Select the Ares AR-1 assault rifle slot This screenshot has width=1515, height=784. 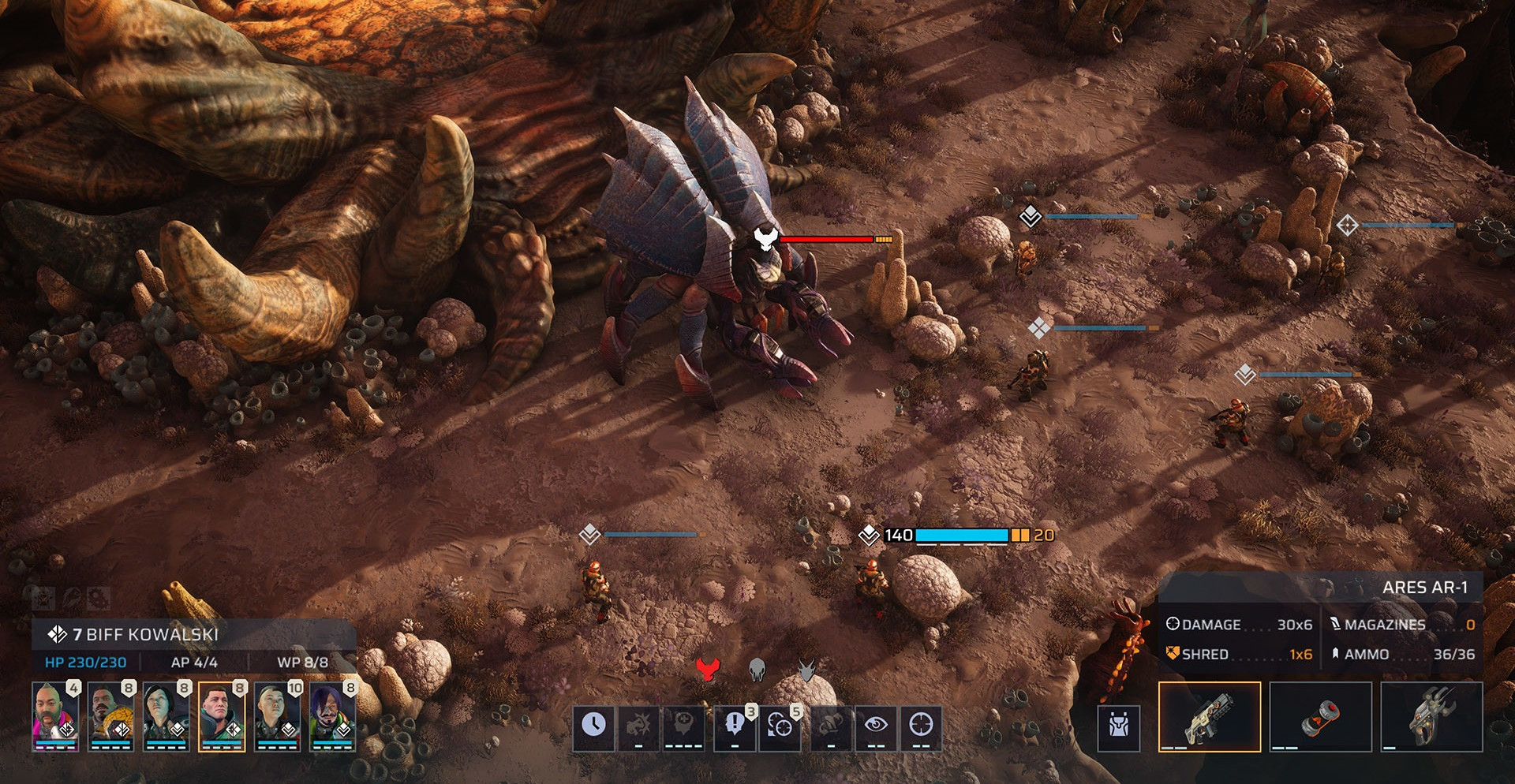[x=1210, y=716]
